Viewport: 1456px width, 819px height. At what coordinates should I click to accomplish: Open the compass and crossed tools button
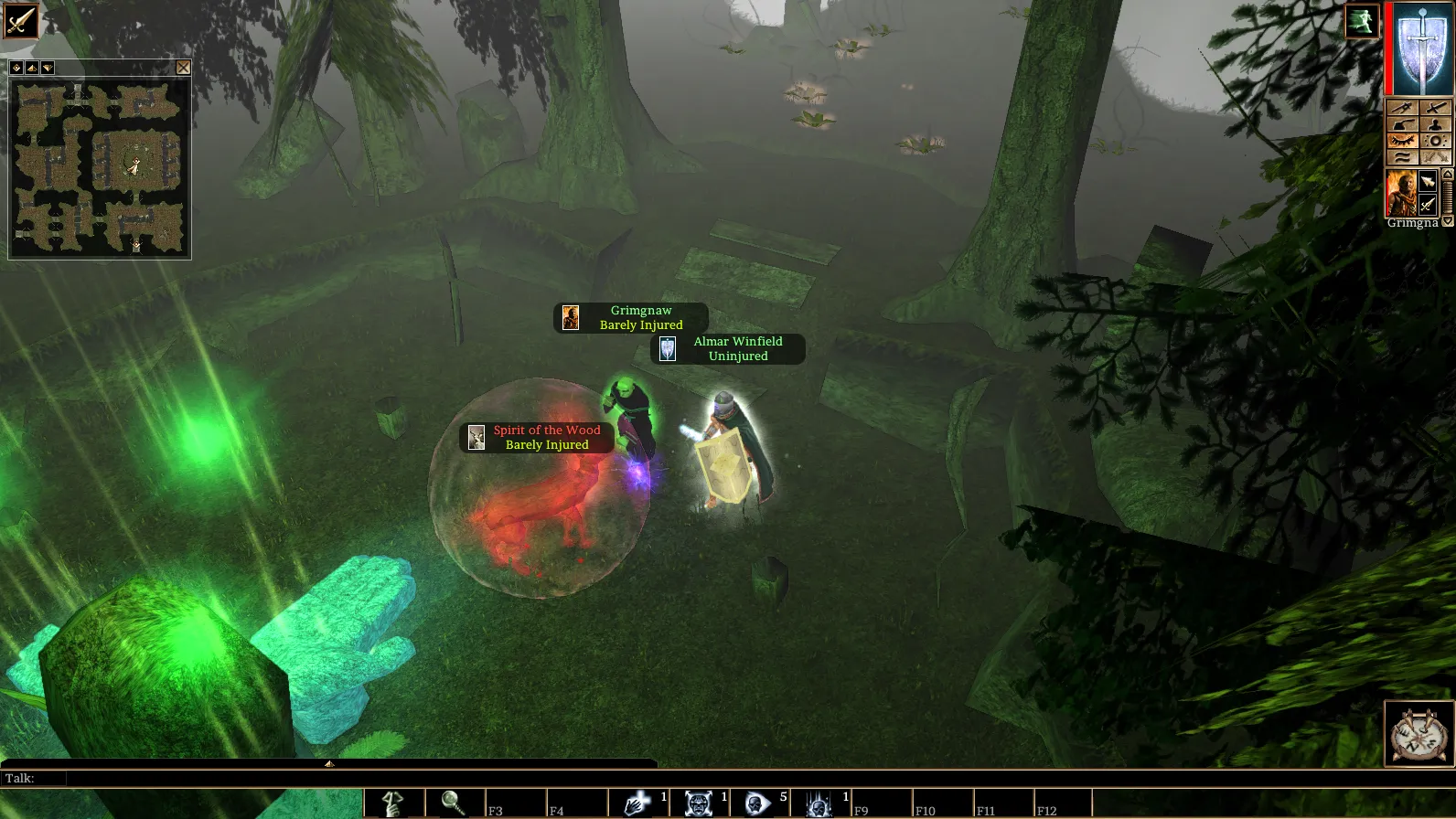(x=1419, y=733)
